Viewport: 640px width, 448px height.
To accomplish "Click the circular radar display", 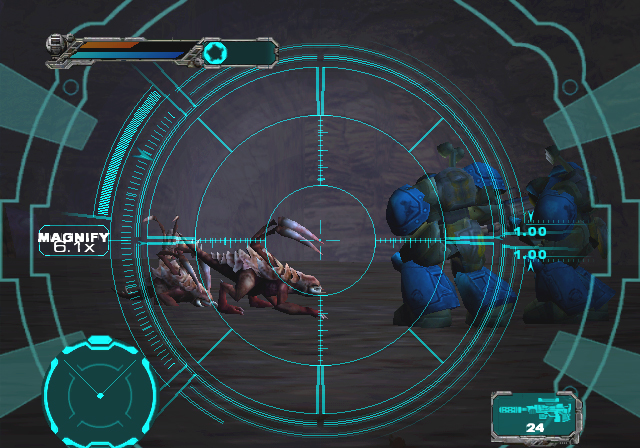I will 99,393.
